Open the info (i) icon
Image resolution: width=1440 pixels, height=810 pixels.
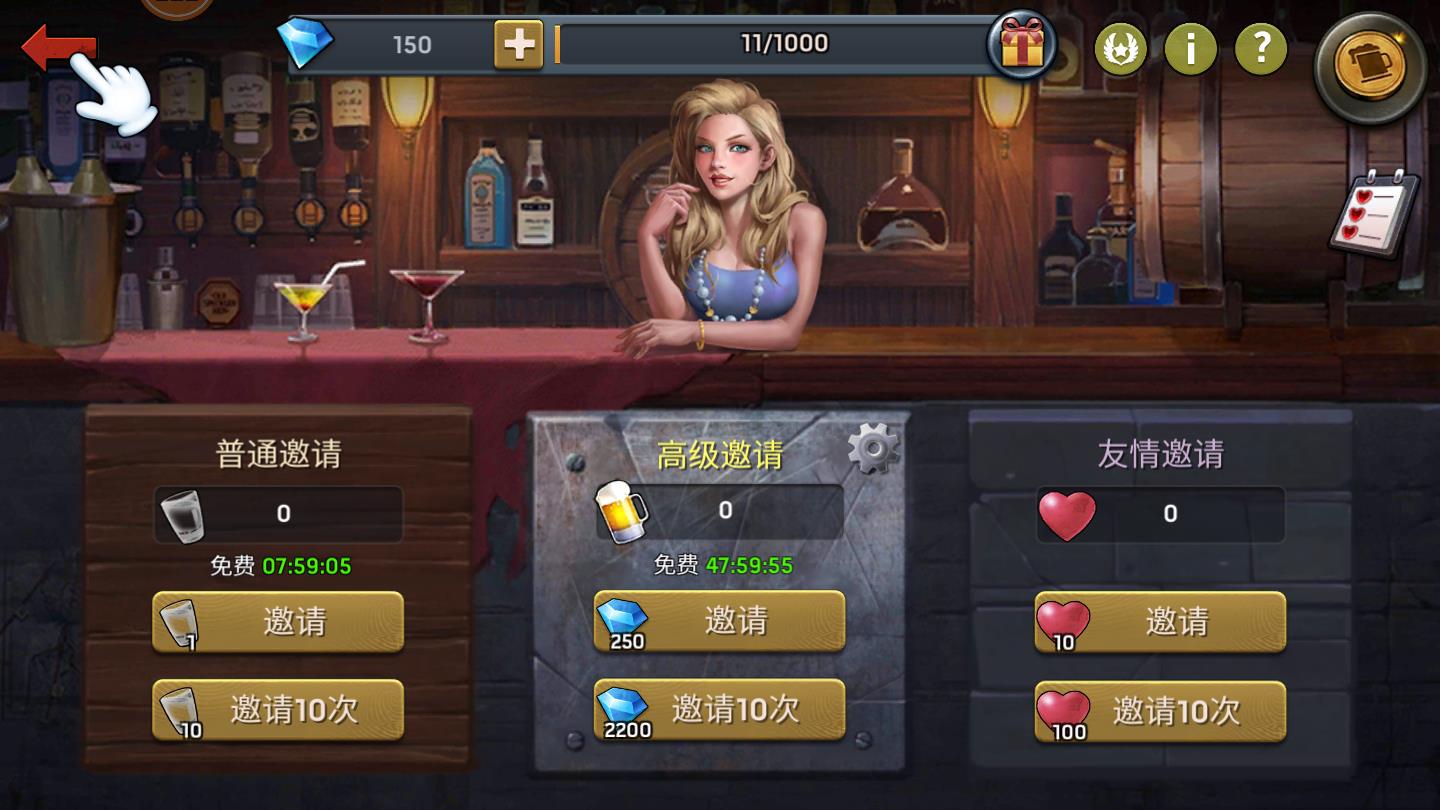click(x=1191, y=47)
